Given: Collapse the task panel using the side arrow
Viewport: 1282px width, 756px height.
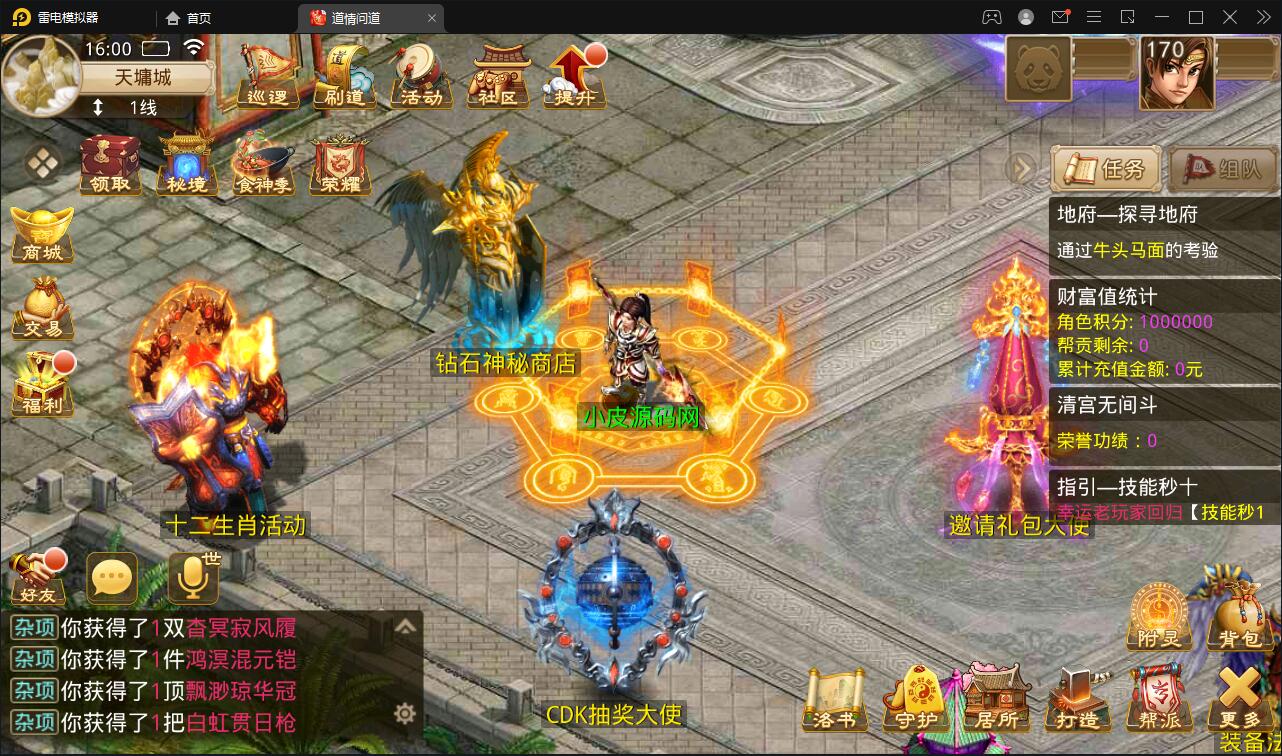Looking at the screenshot, I should point(1020,168).
